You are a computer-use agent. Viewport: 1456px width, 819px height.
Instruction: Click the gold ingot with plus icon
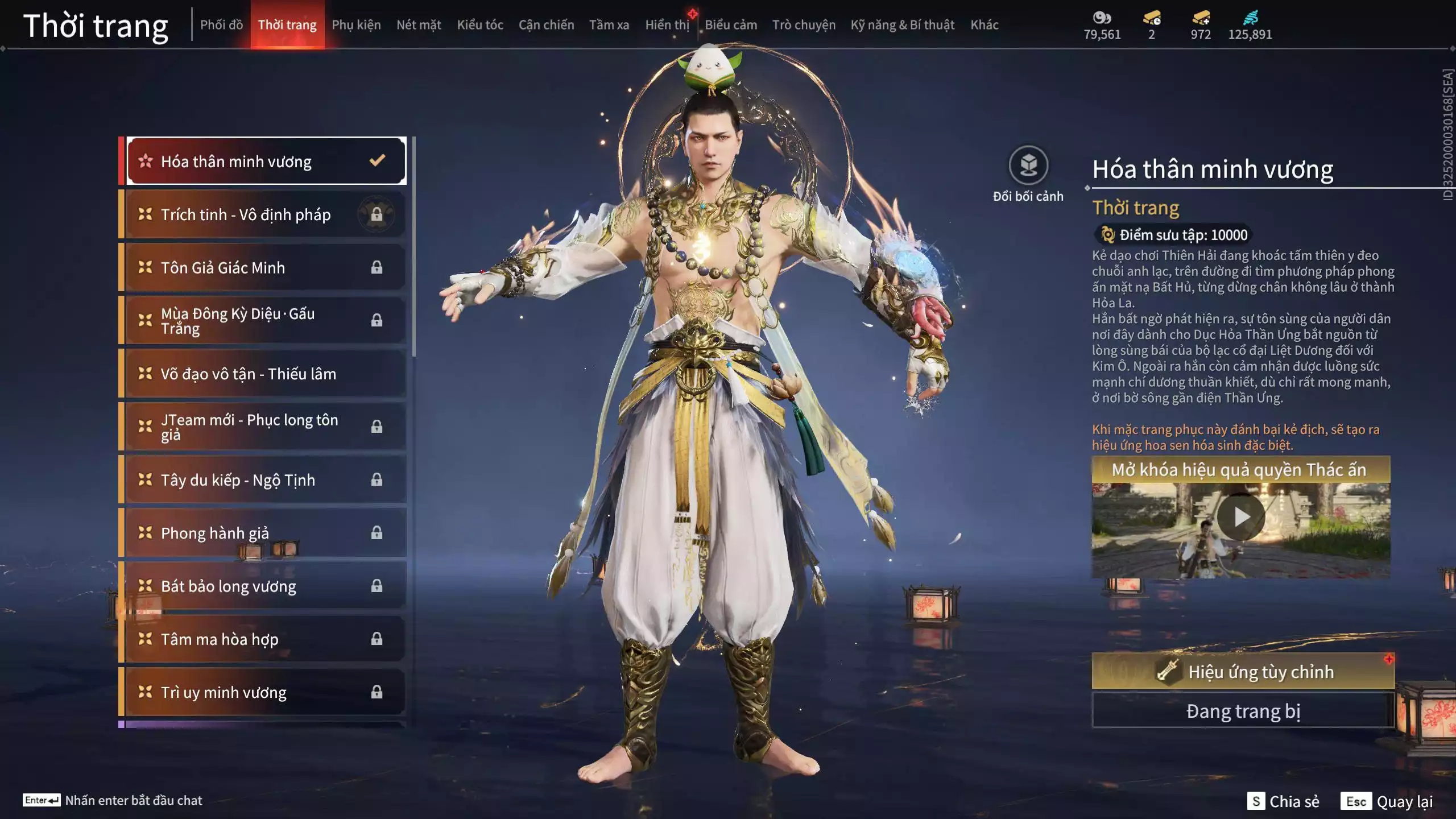1200,20
